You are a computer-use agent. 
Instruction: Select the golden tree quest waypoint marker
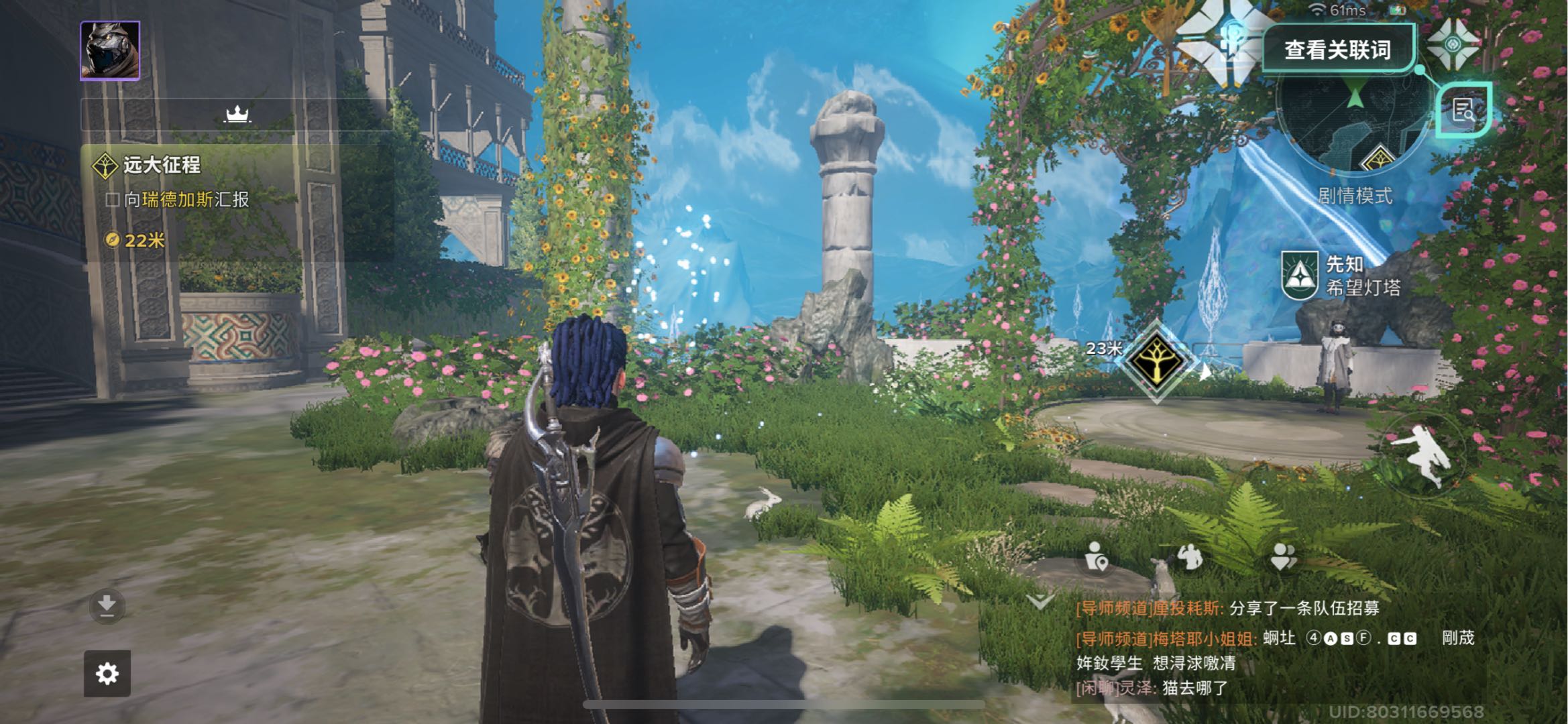click(x=1156, y=361)
